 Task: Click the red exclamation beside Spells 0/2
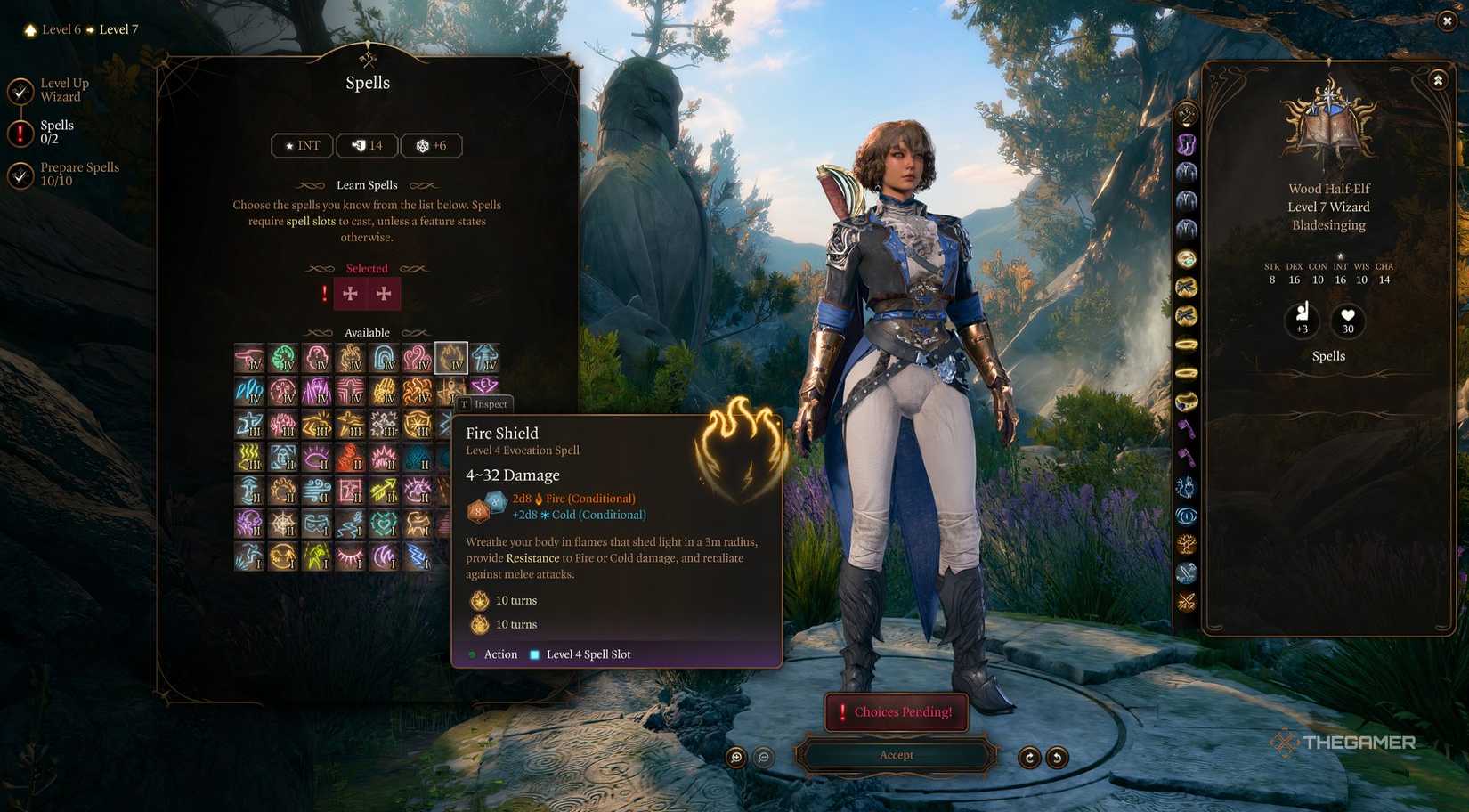coord(20,130)
